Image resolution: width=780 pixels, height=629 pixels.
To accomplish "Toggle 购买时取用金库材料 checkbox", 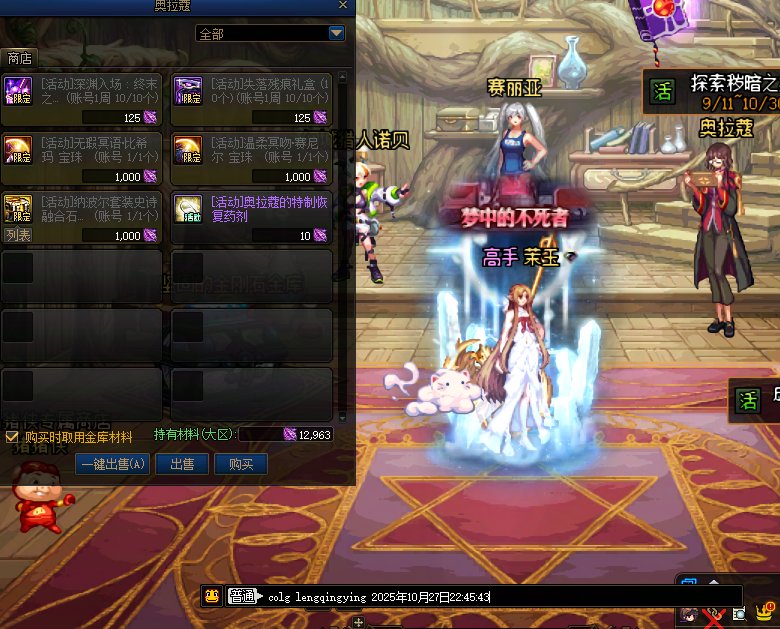I will pos(12,437).
